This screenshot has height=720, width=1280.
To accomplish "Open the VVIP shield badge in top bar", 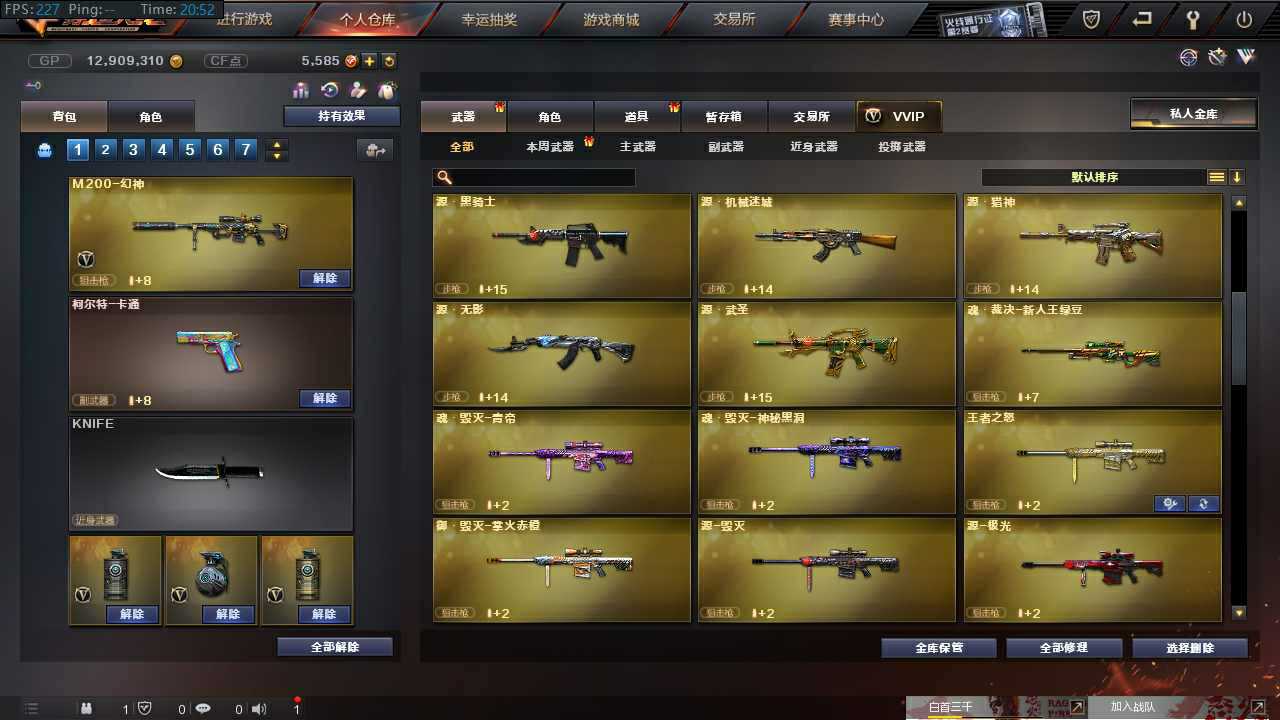I will point(1090,18).
